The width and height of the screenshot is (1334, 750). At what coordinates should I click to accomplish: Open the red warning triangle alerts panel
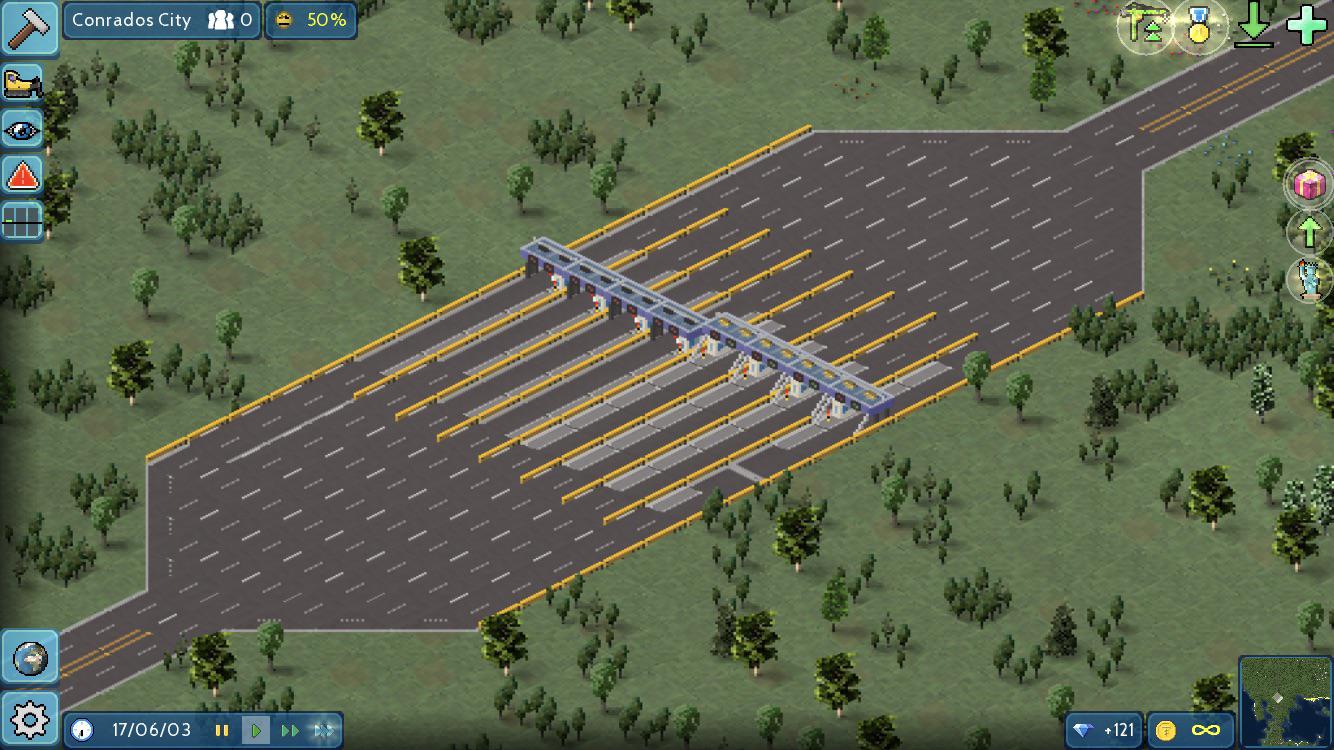pyautogui.click(x=22, y=175)
